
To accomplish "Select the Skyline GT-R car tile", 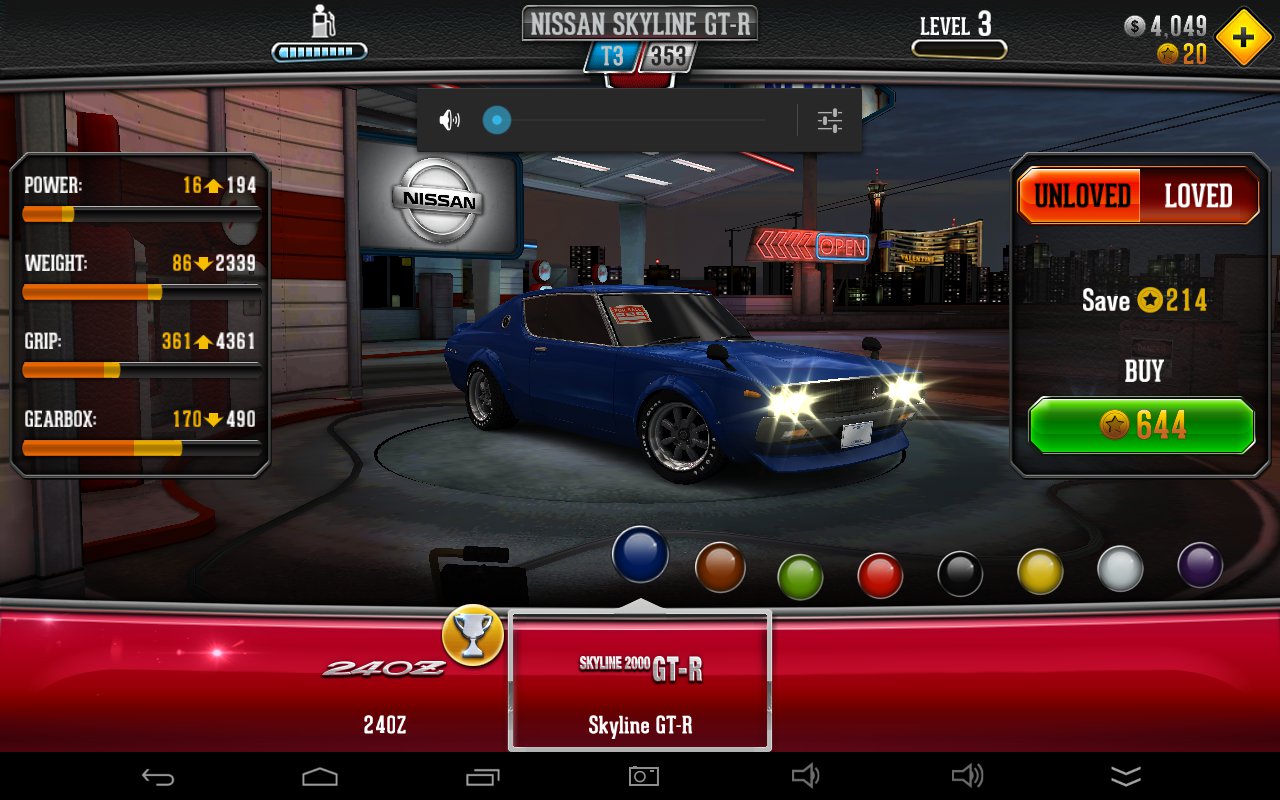I will pyautogui.click(x=640, y=681).
